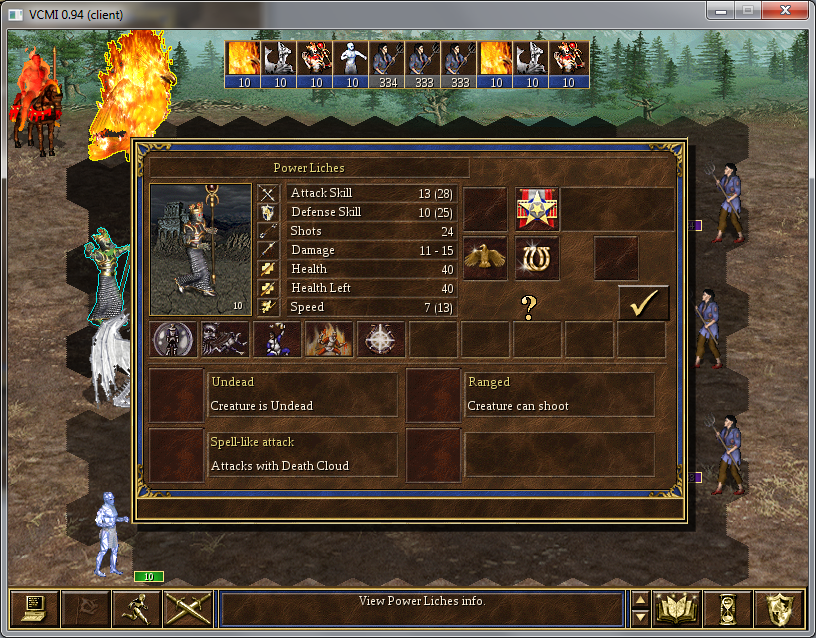
Task: Open the system options computer button
Action: point(34,608)
